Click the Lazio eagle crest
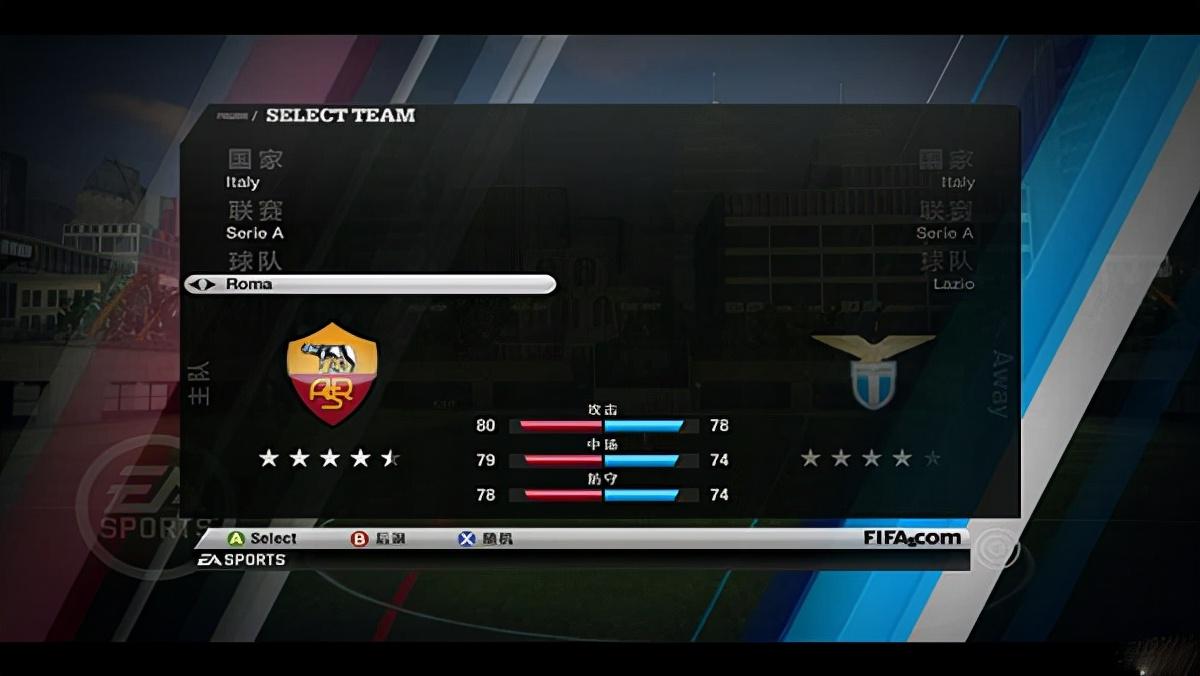1200x676 pixels. 873,370
